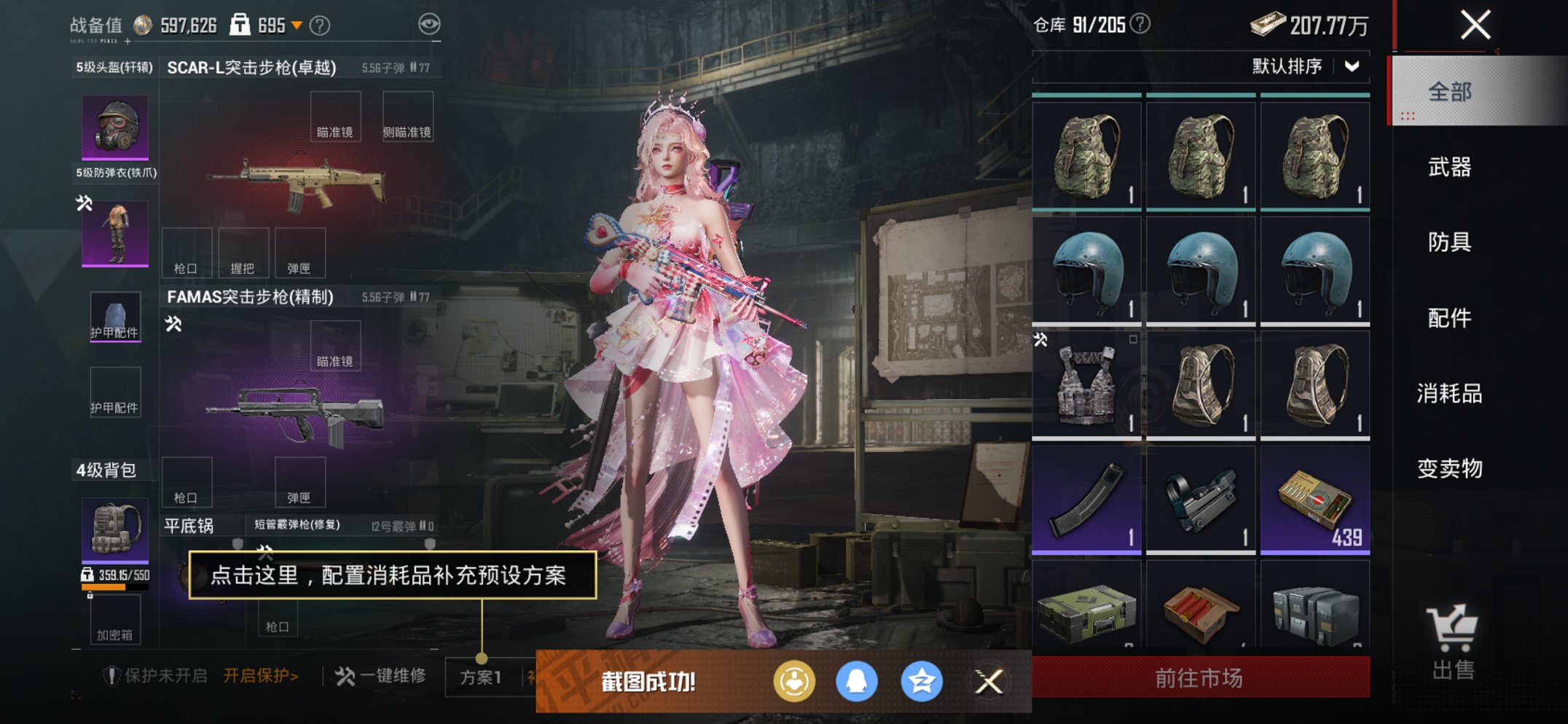Image resolution: width=1568 pixels, height=724 pixels.
Task: Tick the checkbox on the tactical vest item
Action: click(1134, 339)
